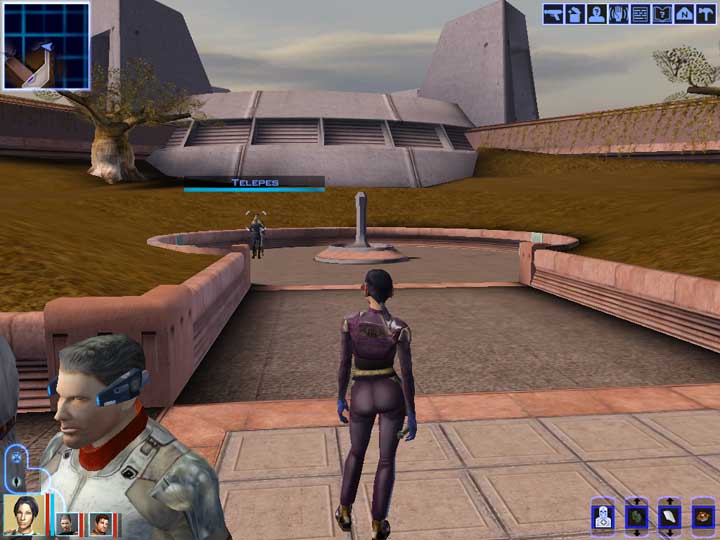Open the options menu hammer icon
720x540 pixels.
pos(706,14)
